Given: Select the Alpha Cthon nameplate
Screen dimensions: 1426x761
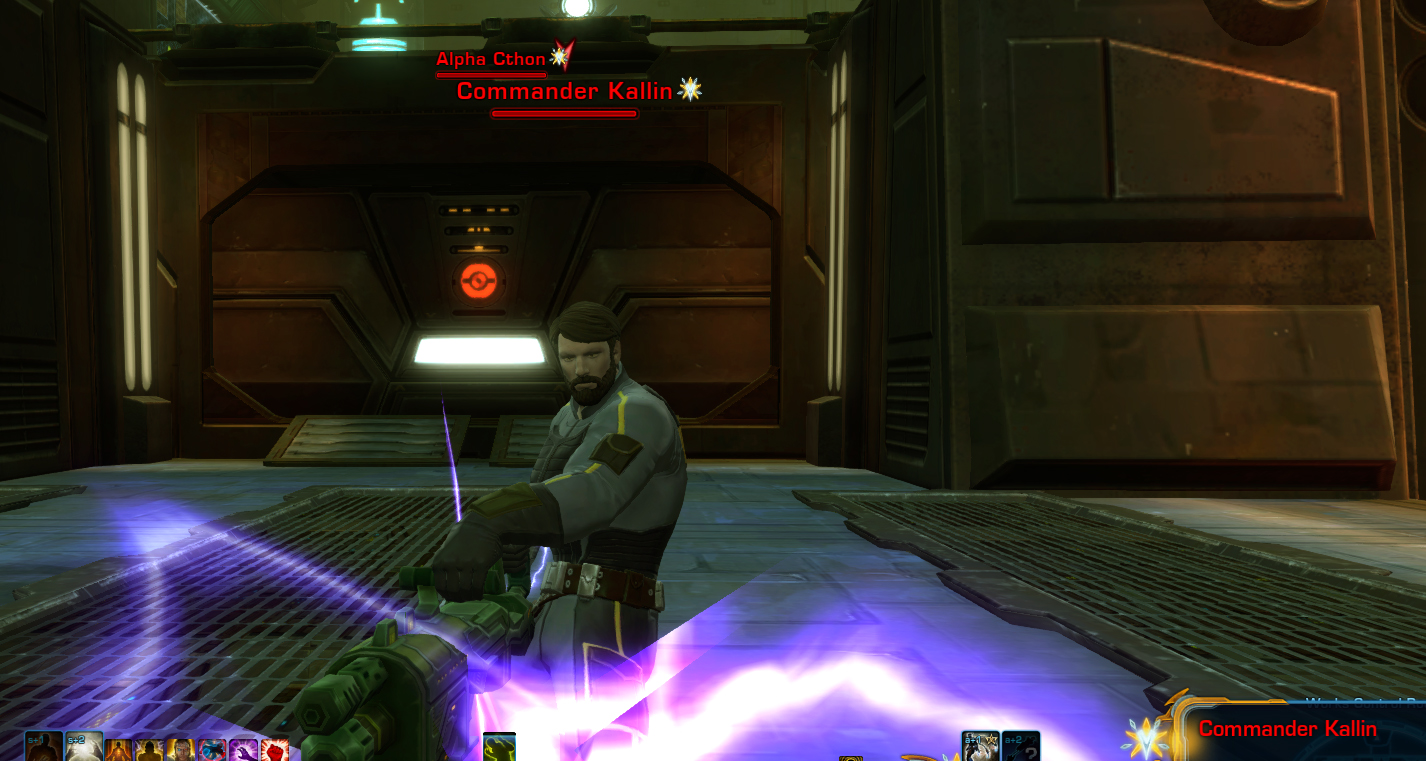Looking at the screenshot, I should pos(490,59).
